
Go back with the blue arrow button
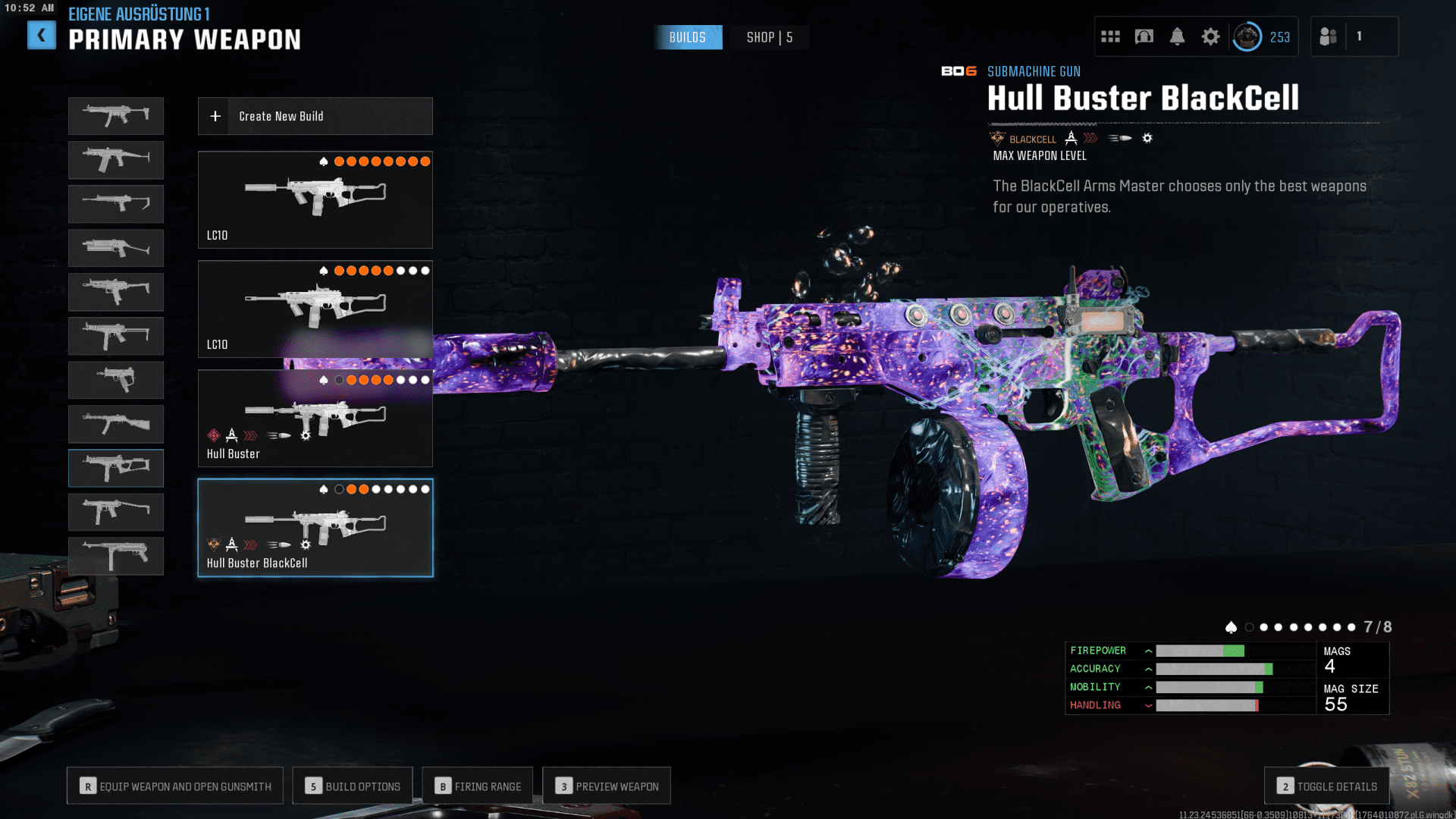pyautogui.click(x=42, y=36)
